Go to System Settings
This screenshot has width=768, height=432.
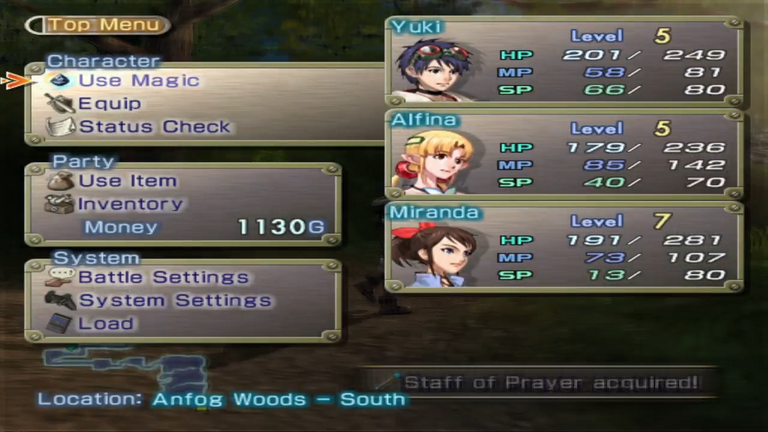(174, 300)
